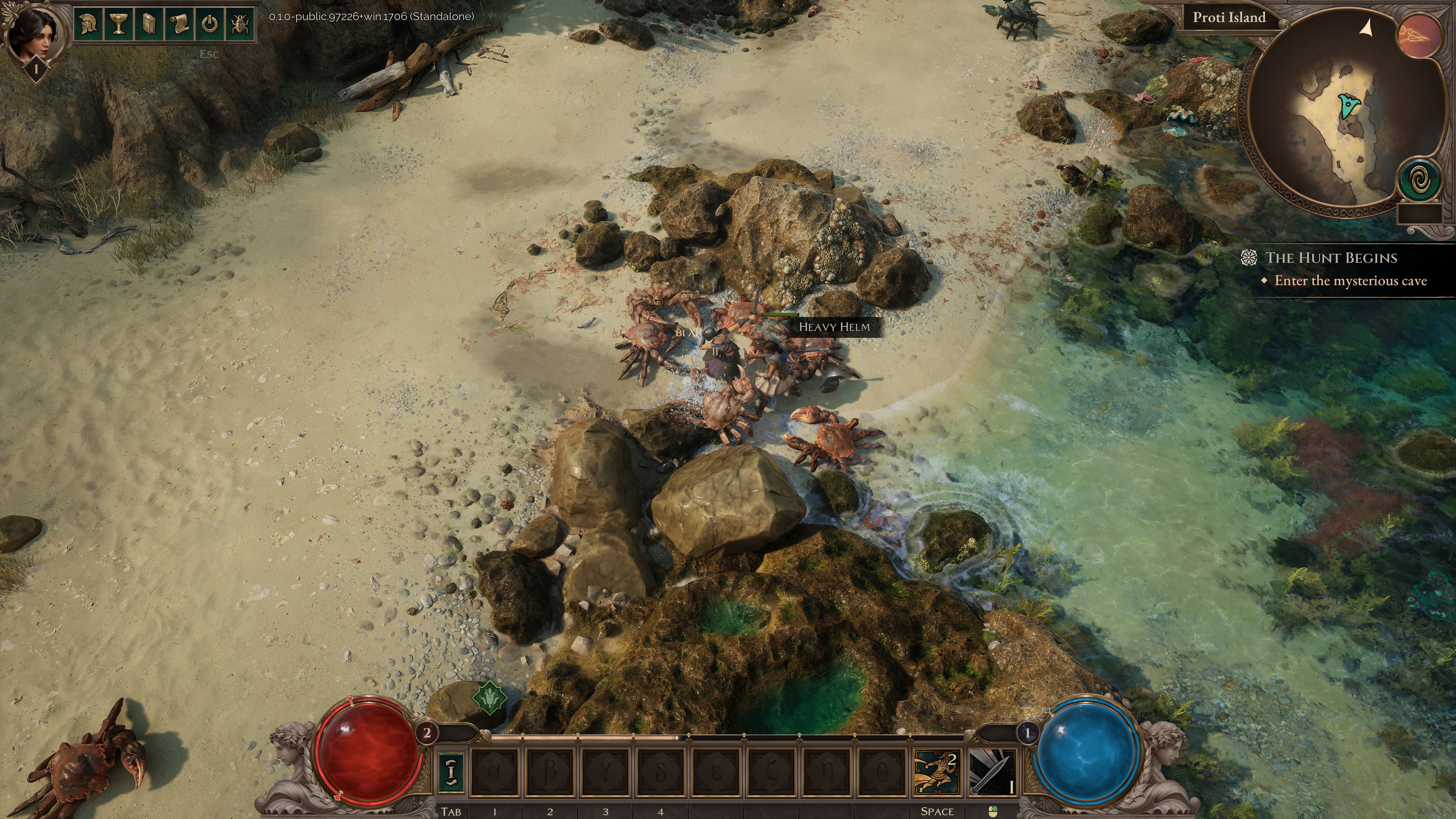Screen dimensions: 1456x819
Task: Open the scroll quest log icon
Action: pyautogui.click(x=179, y=24)
